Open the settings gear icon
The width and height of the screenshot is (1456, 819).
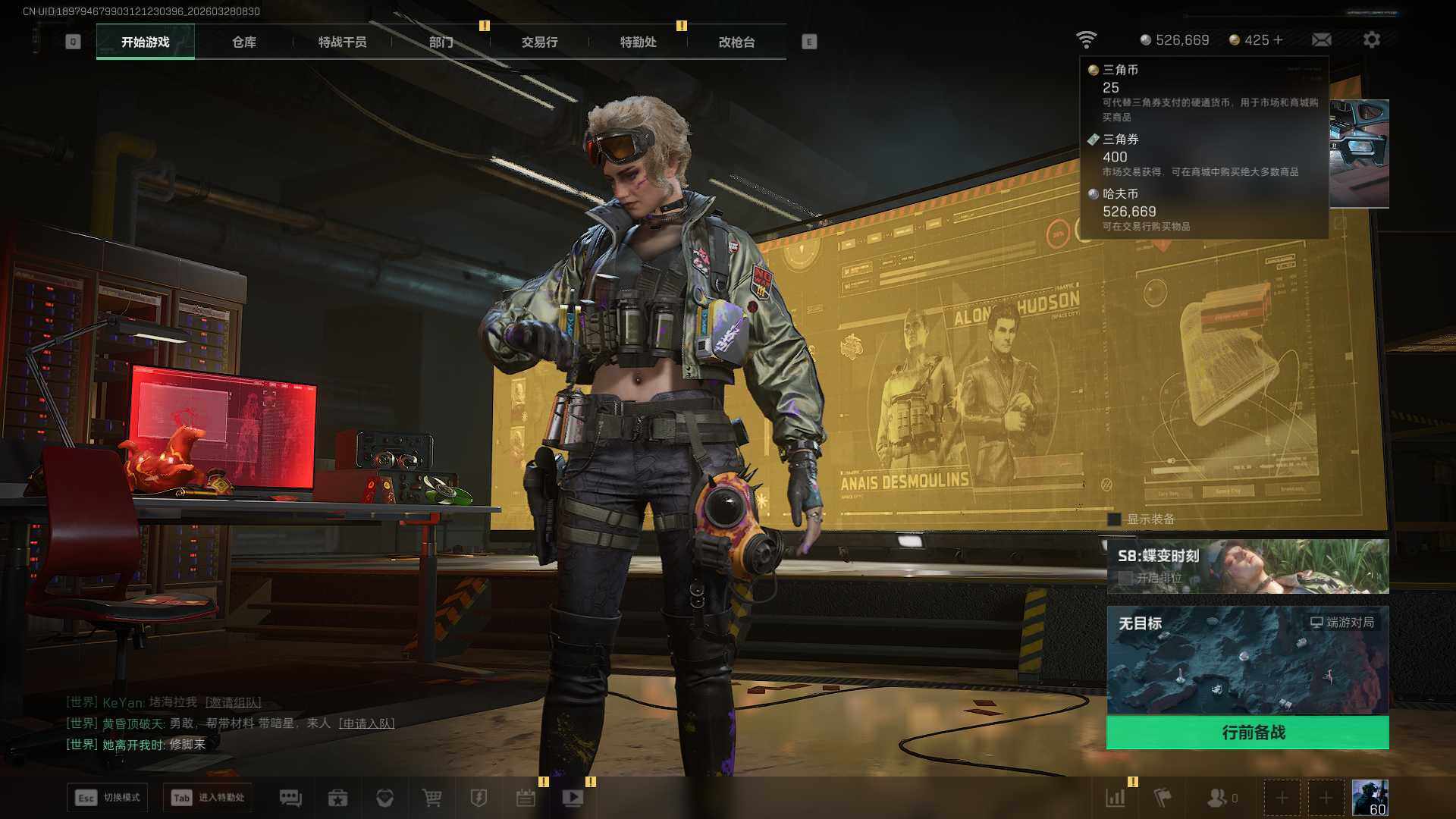(x=1371, y=40)
